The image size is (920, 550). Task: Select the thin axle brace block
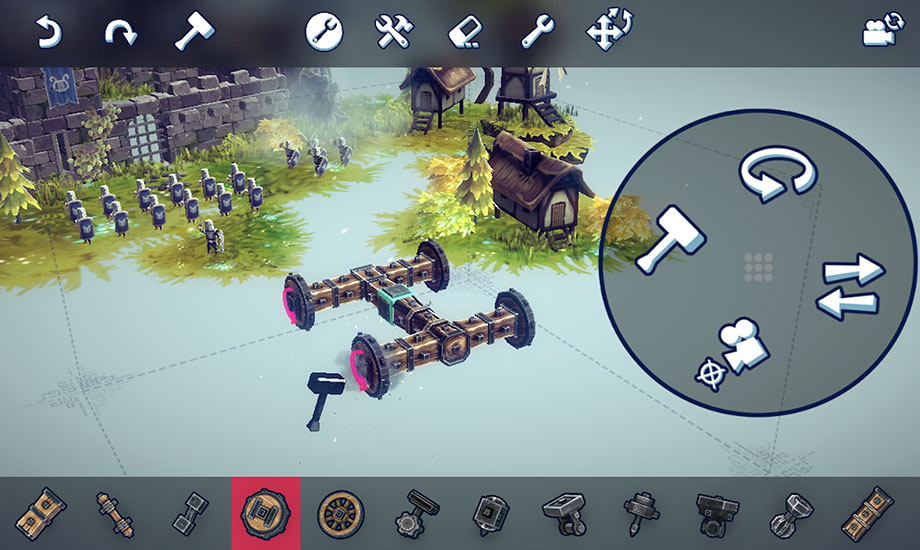(113, 513)
